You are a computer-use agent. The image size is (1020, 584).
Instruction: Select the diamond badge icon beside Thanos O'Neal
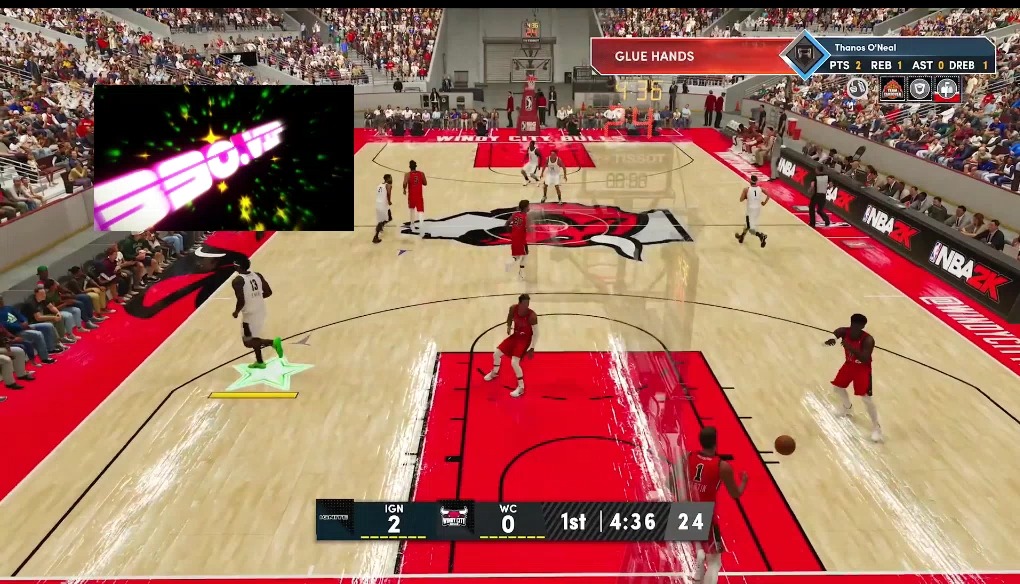[x=804, y=55]
